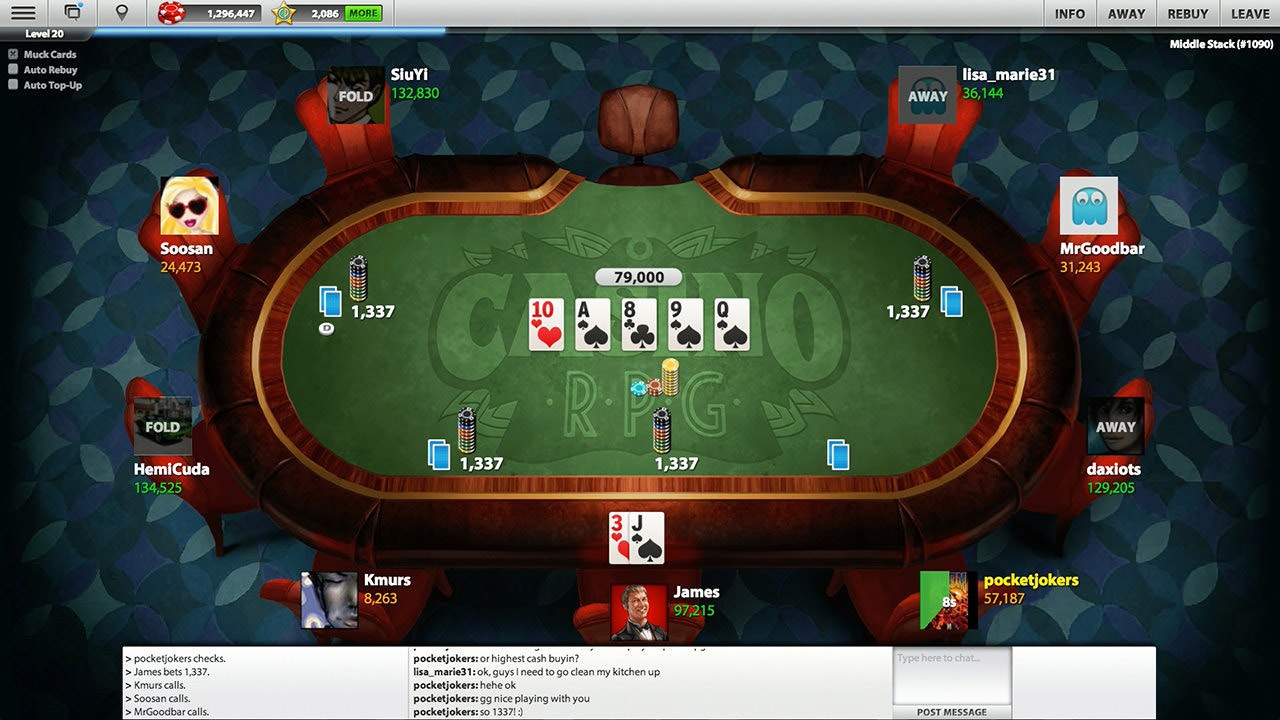1280x720 pixels.
Task: Select MrGoodbar's ghost avatar
Action: [x=1088, y=206]
